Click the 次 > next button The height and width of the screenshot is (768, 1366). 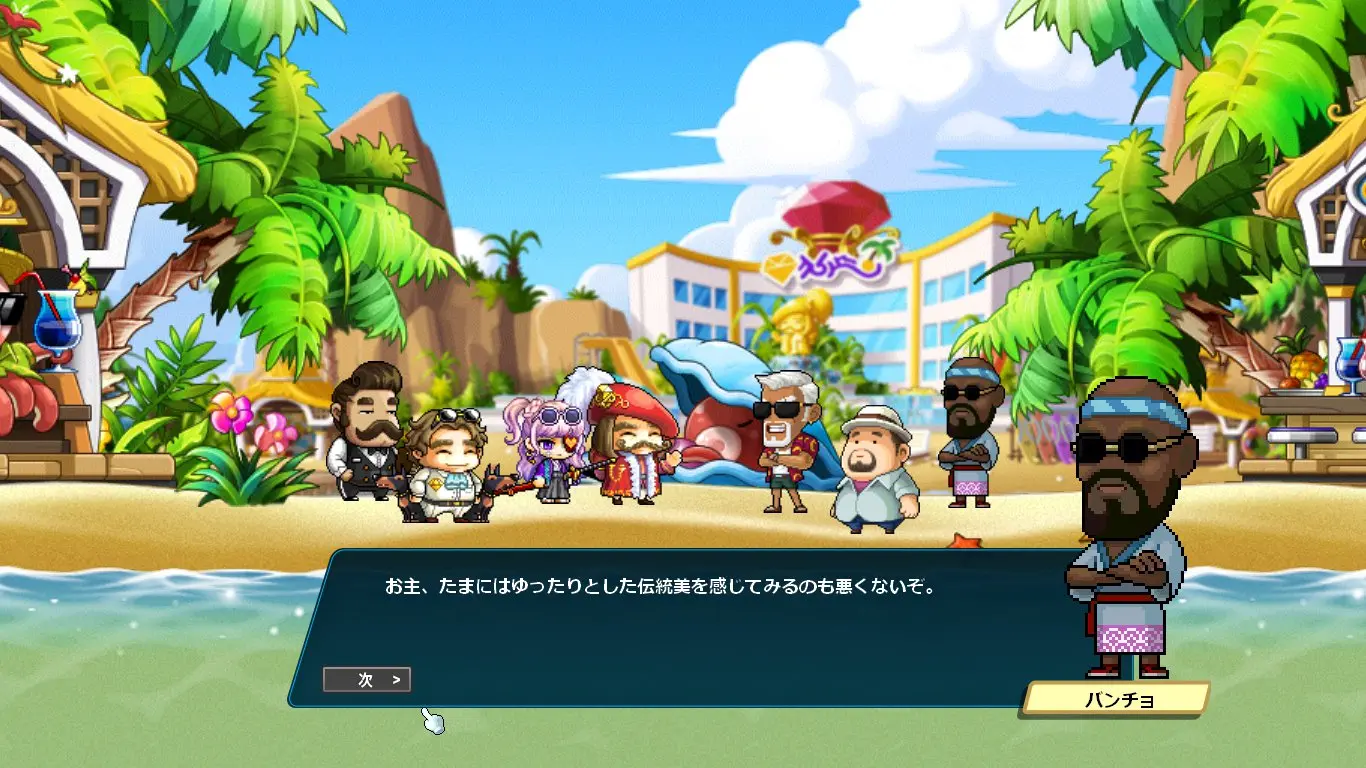(367, 680)
